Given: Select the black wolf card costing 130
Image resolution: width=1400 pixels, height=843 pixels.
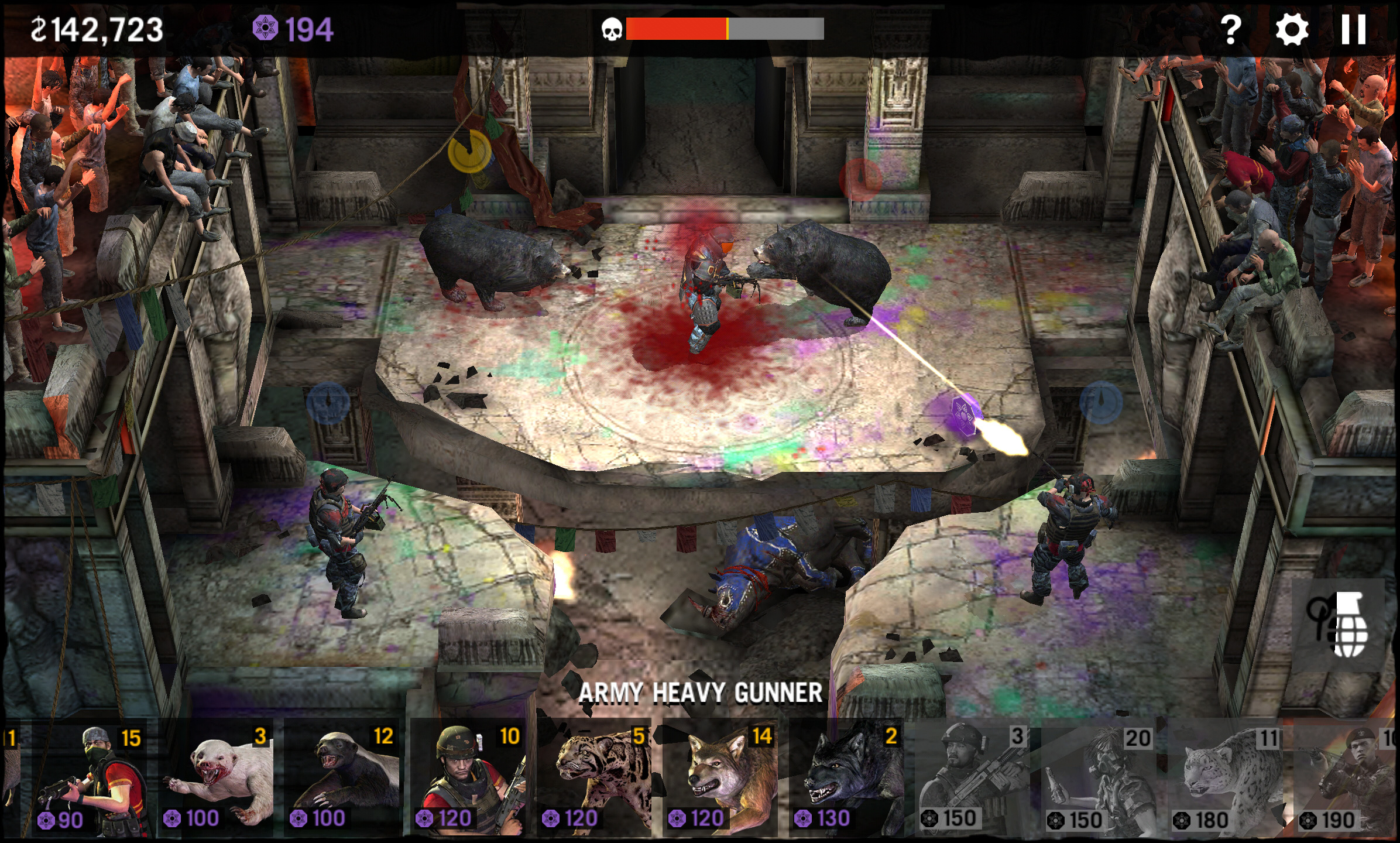Looking at the screenshot, I should [849, 780].
